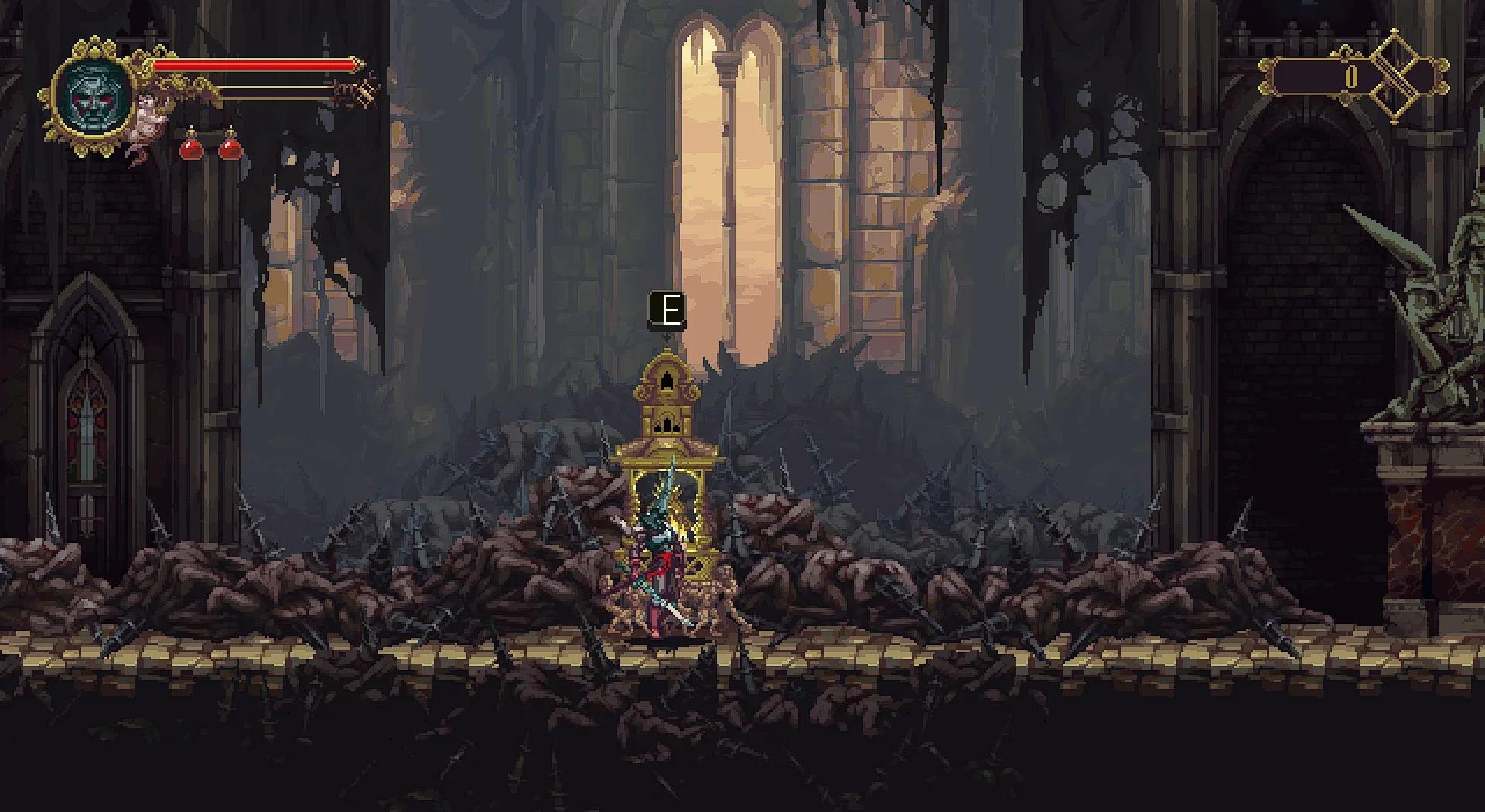Click the Penitent One portrait medallion
This screenshot has height=812, width=1485.
click(94, 97)
